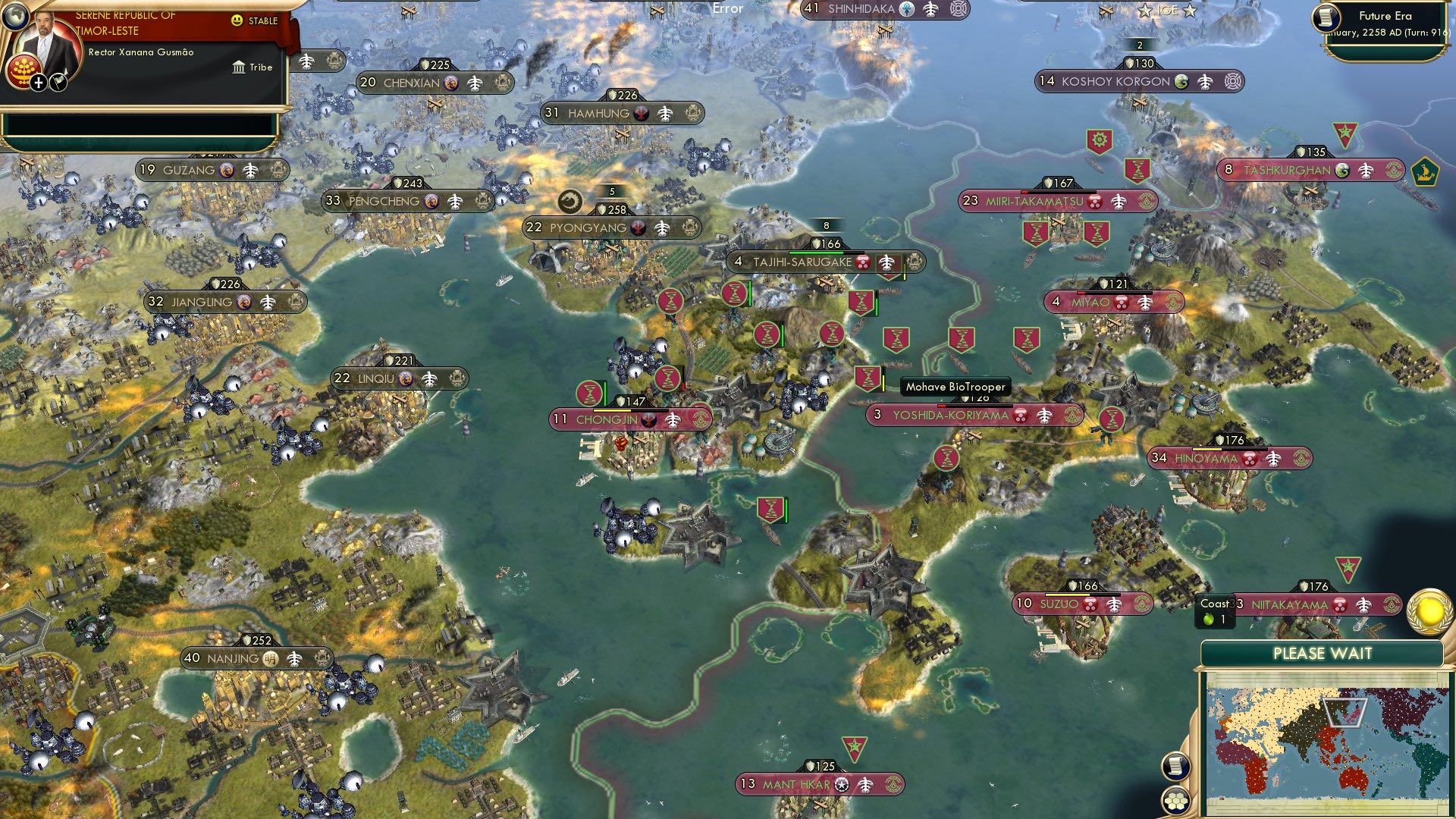Click the Tribe government icon in leader panel
Screen dimensions: 1456x819
click(239, 68)
